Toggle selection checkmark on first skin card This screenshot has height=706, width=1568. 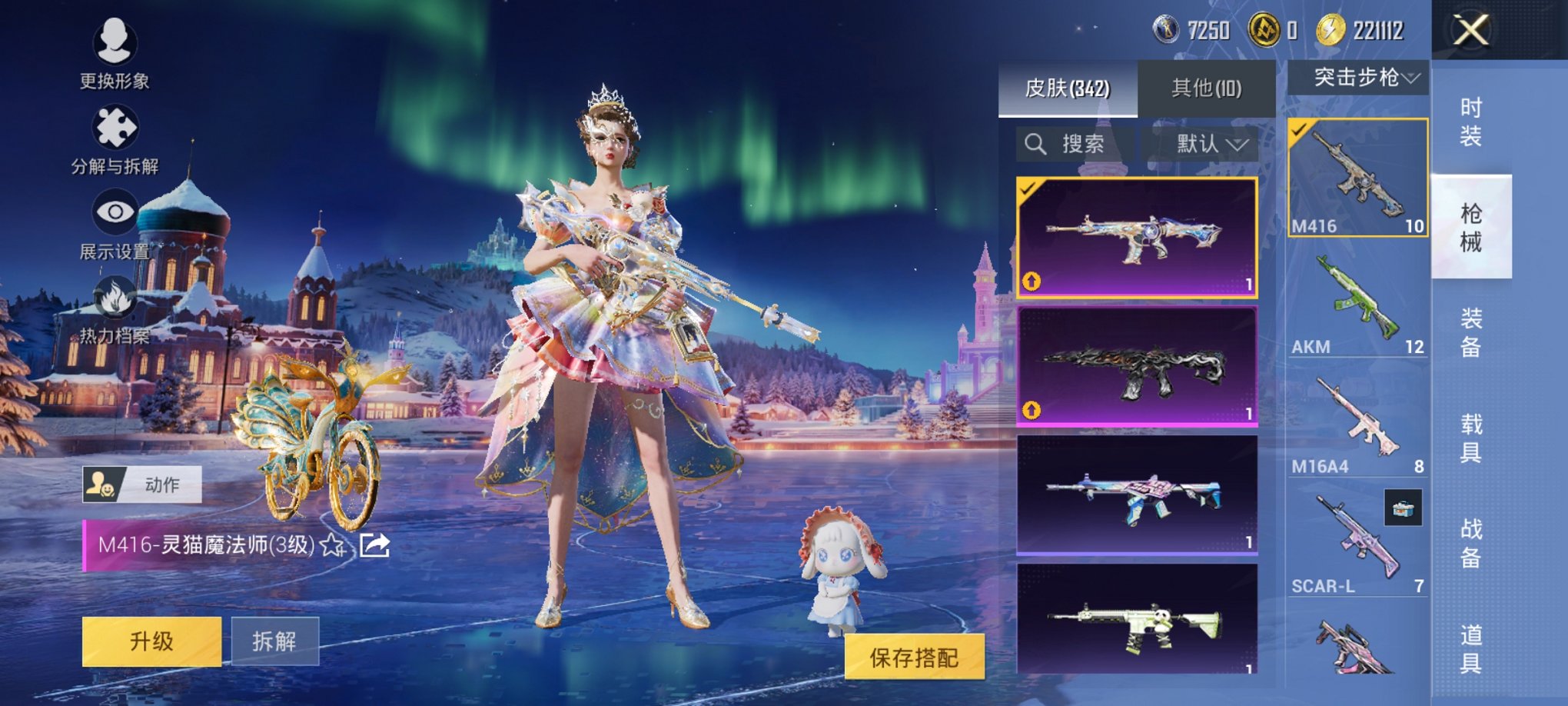click(x=1028, y=189)
